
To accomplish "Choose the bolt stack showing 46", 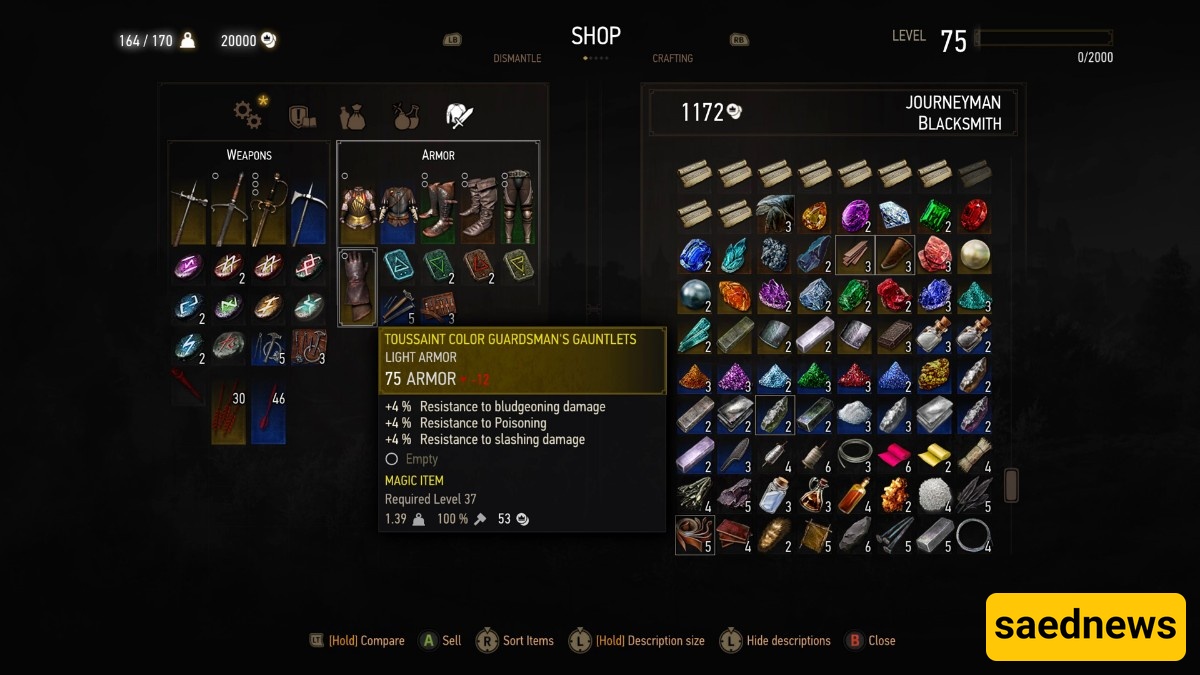I will click(x=268, y=411).
